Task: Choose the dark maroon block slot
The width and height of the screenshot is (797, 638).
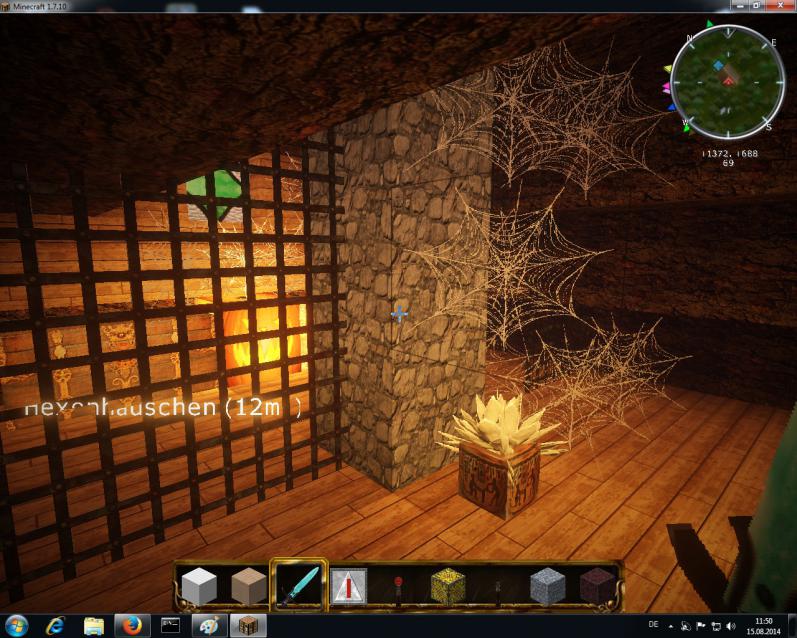Action: click(597, 585)
